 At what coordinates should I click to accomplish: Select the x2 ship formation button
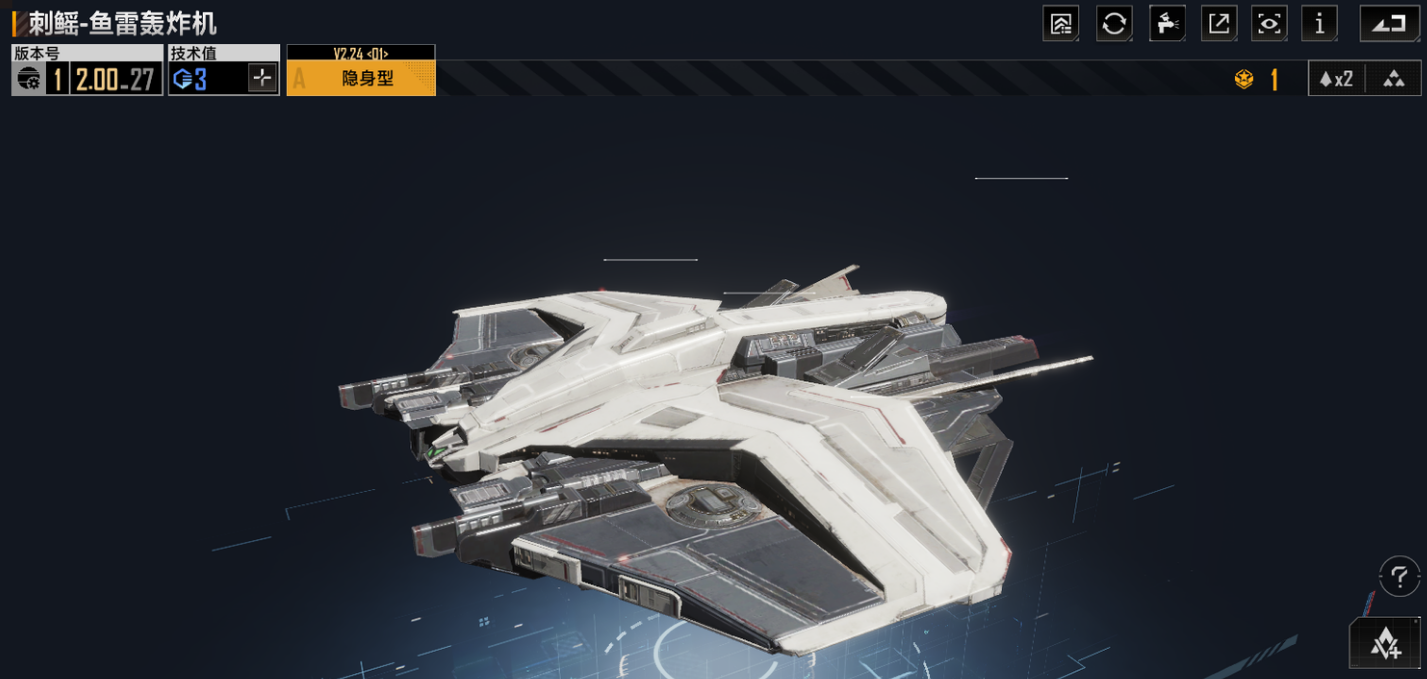click(x=1336, y=79)
